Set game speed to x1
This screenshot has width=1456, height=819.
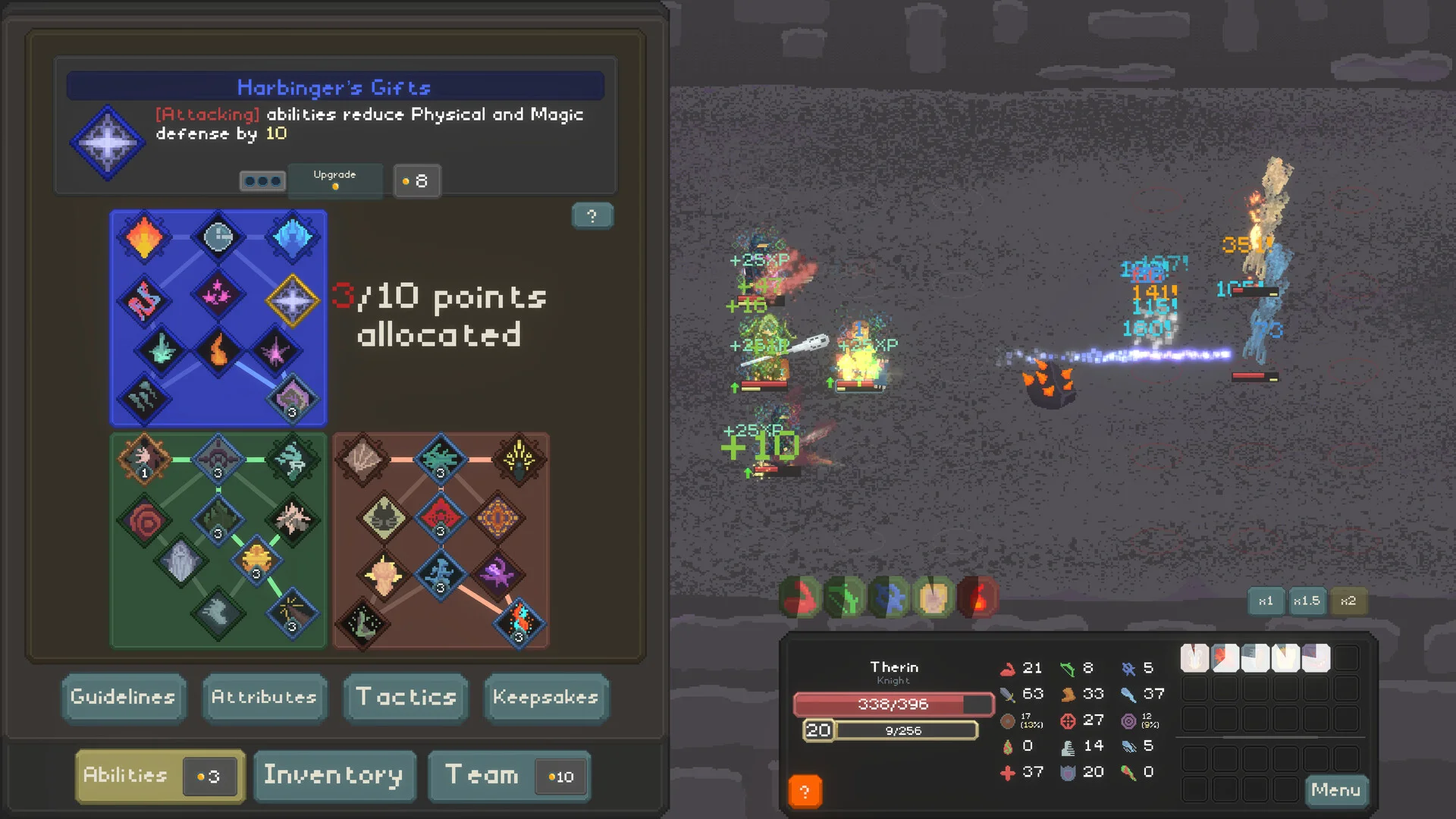tap(1266, 601)
